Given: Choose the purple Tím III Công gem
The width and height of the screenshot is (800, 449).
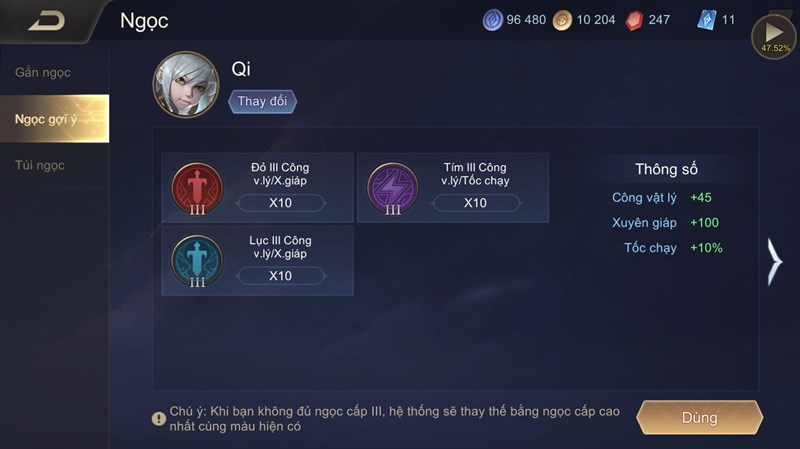Looking at the screenshot, I should point(392,188).
